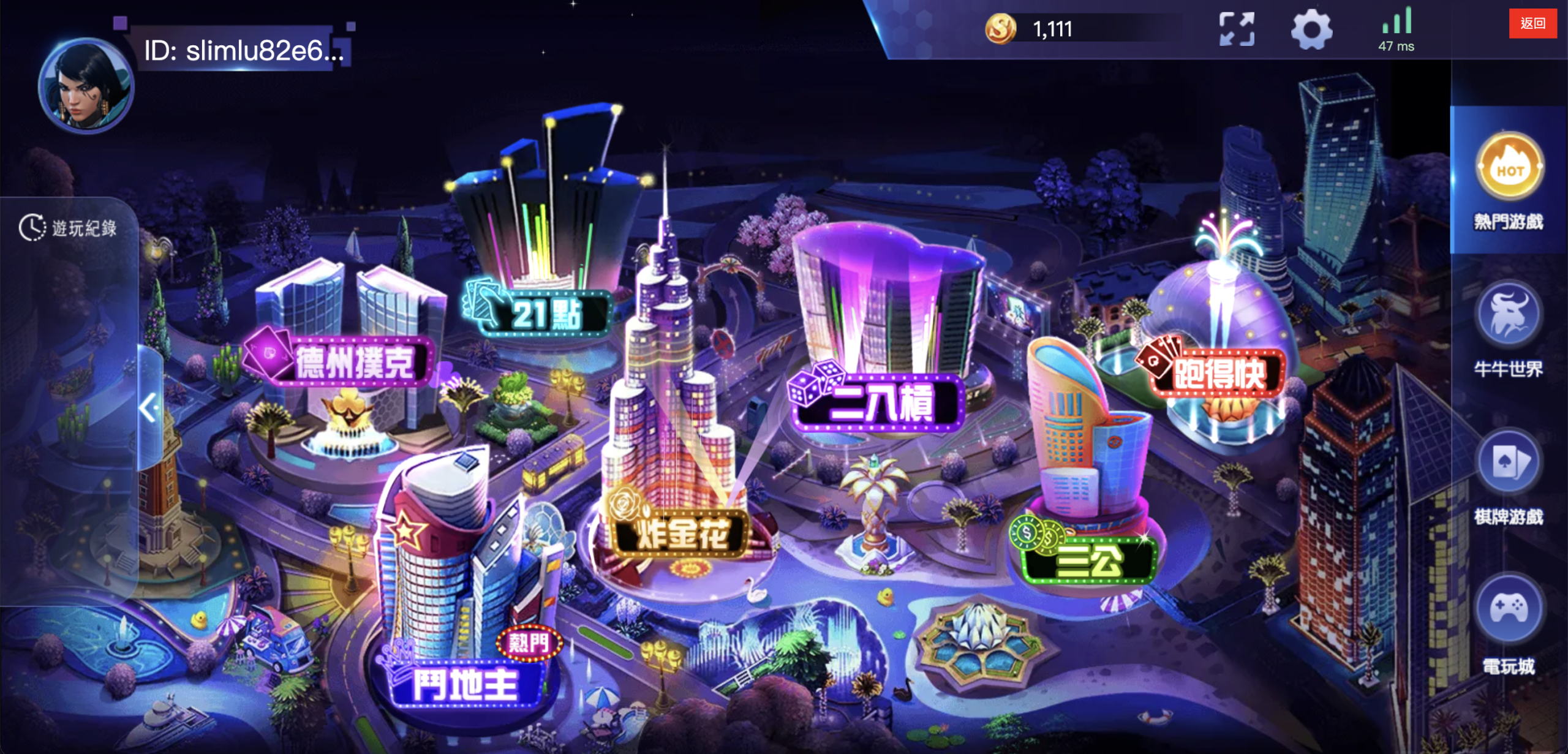Viewport: 1568px width, 754px height.
Task: Enter the 鬥地主 game
Action: [x=466, y=684]
